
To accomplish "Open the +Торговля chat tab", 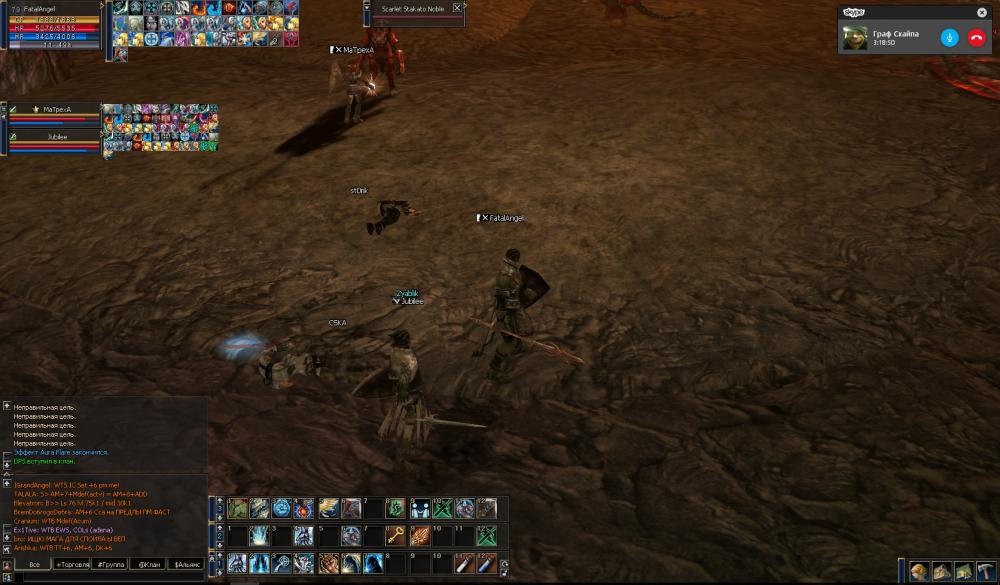I will [74, 564].
